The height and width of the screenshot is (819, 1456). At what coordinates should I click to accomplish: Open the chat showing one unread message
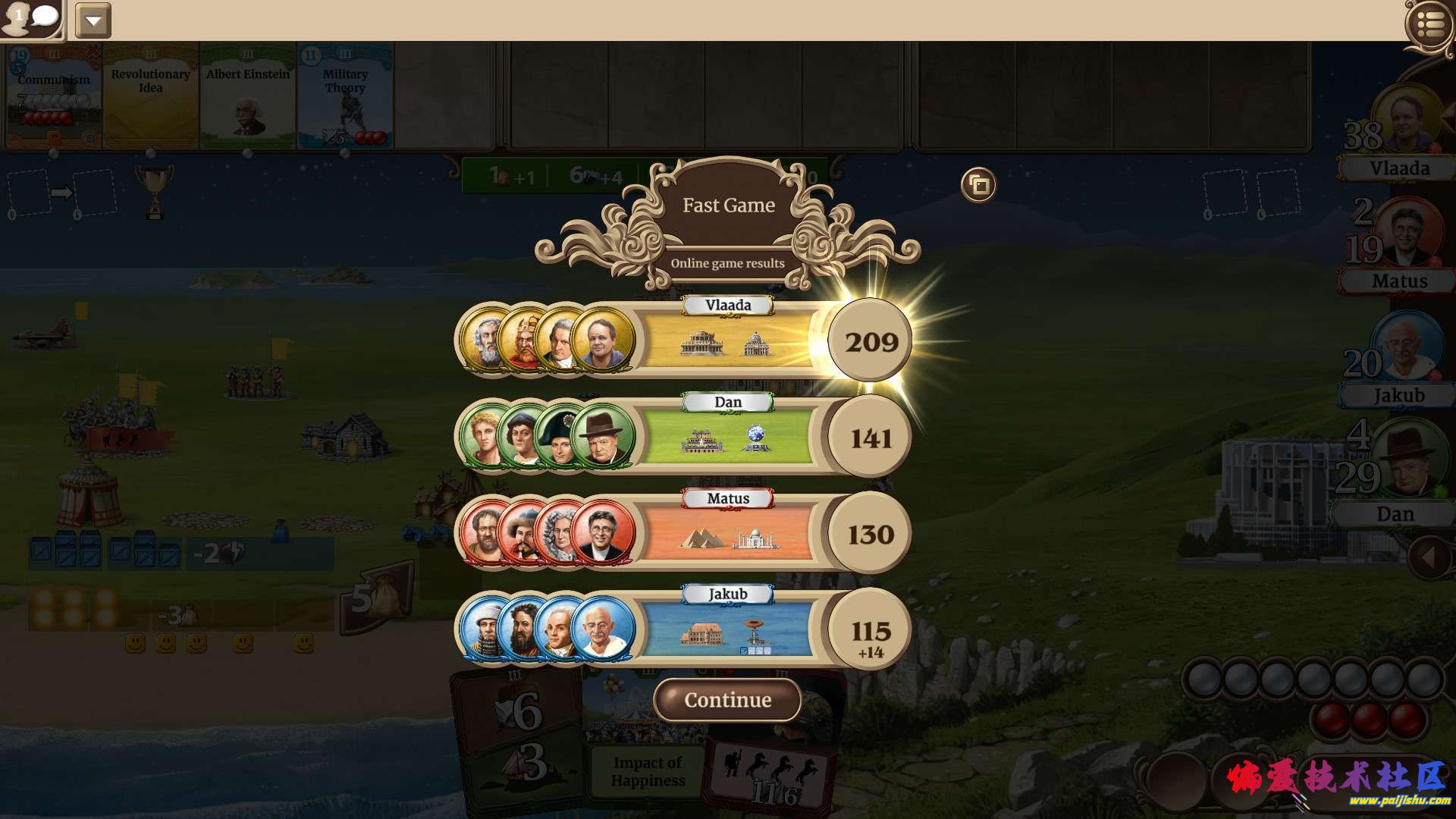(30, 19)
